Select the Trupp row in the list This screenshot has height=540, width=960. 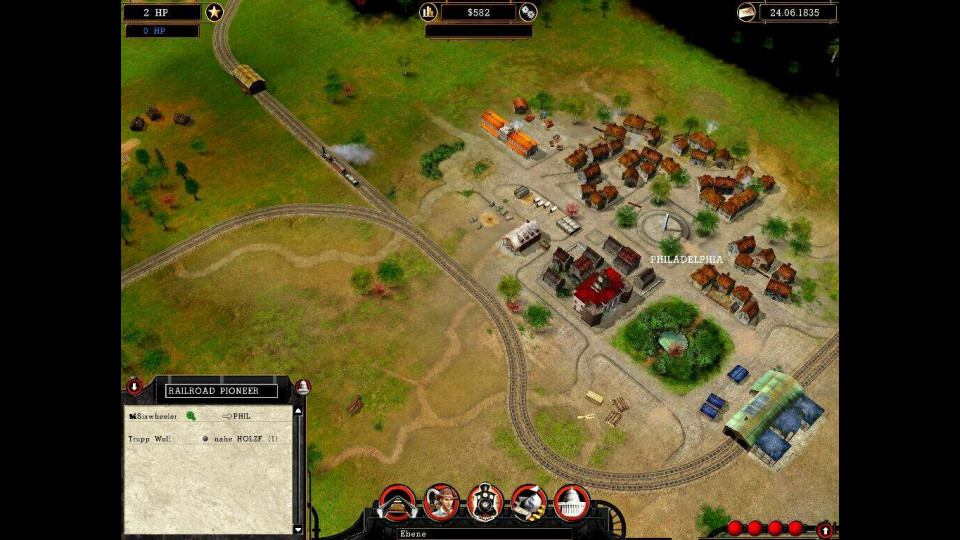click(x=150, y=438)
